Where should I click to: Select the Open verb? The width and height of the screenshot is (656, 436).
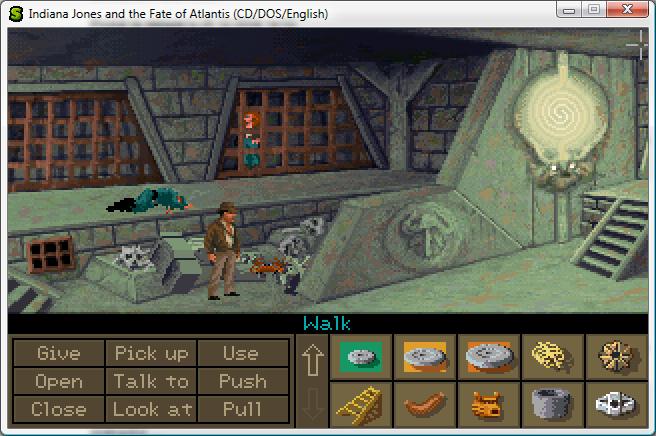[x=58, y=382]
